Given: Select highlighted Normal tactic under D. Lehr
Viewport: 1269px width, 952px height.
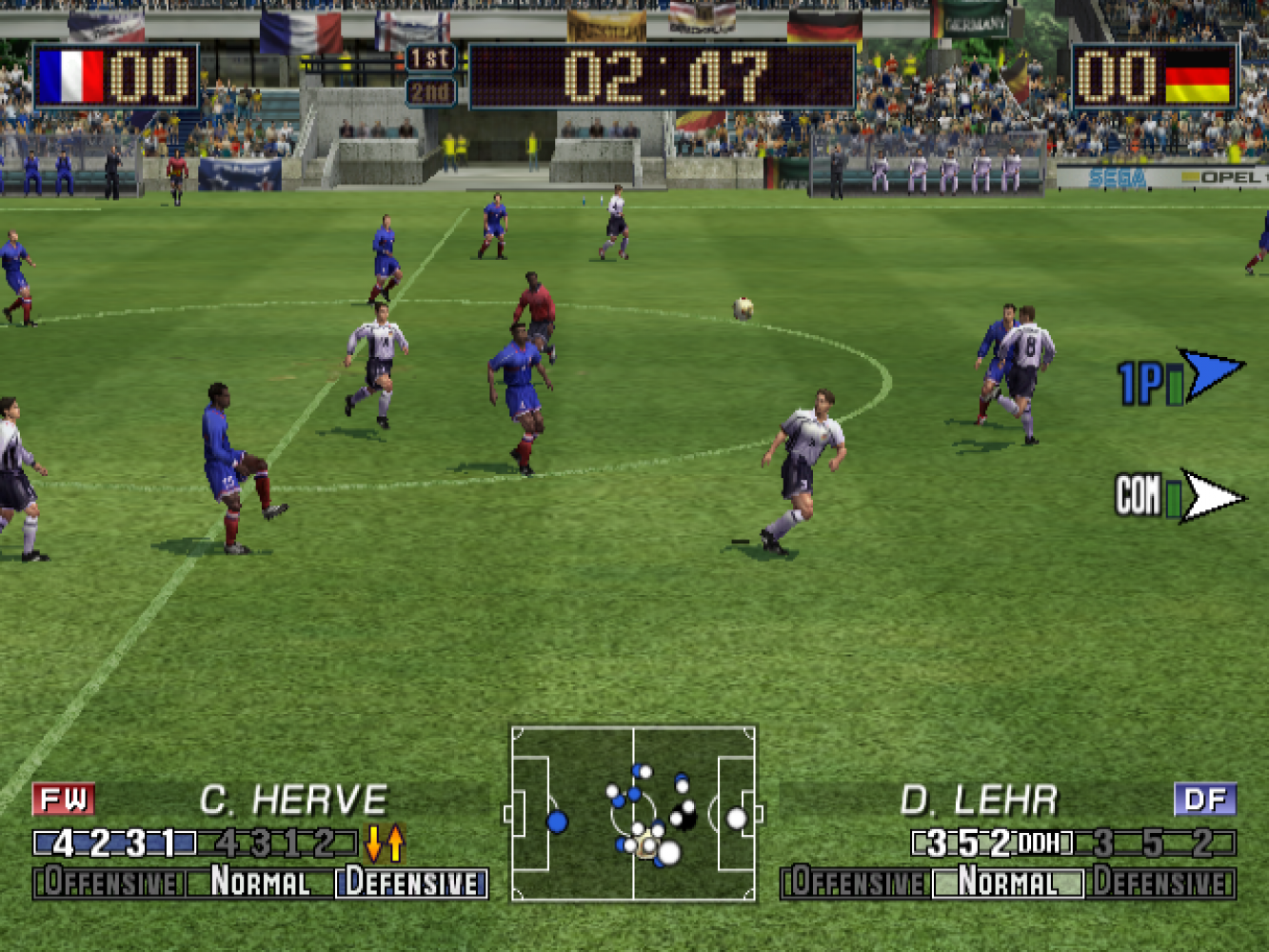Looking at the screenshot, I should [1007, 883].
